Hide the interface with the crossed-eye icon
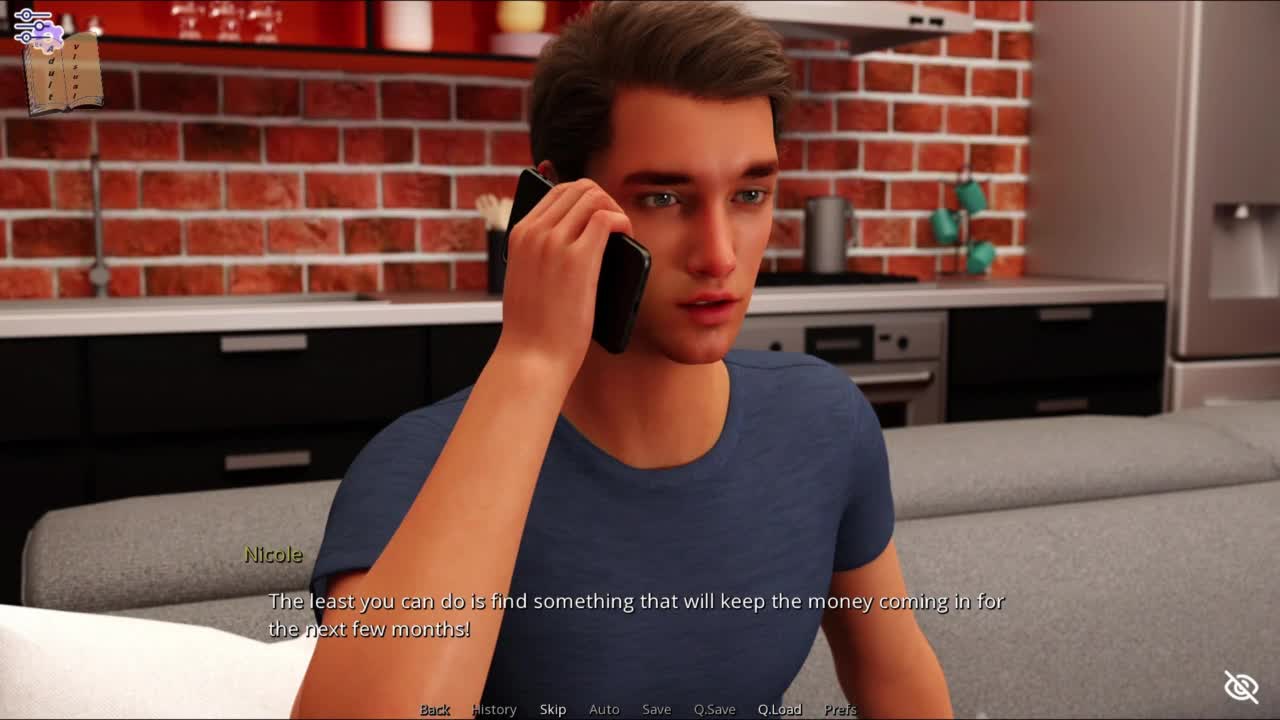 (1241, 687)
